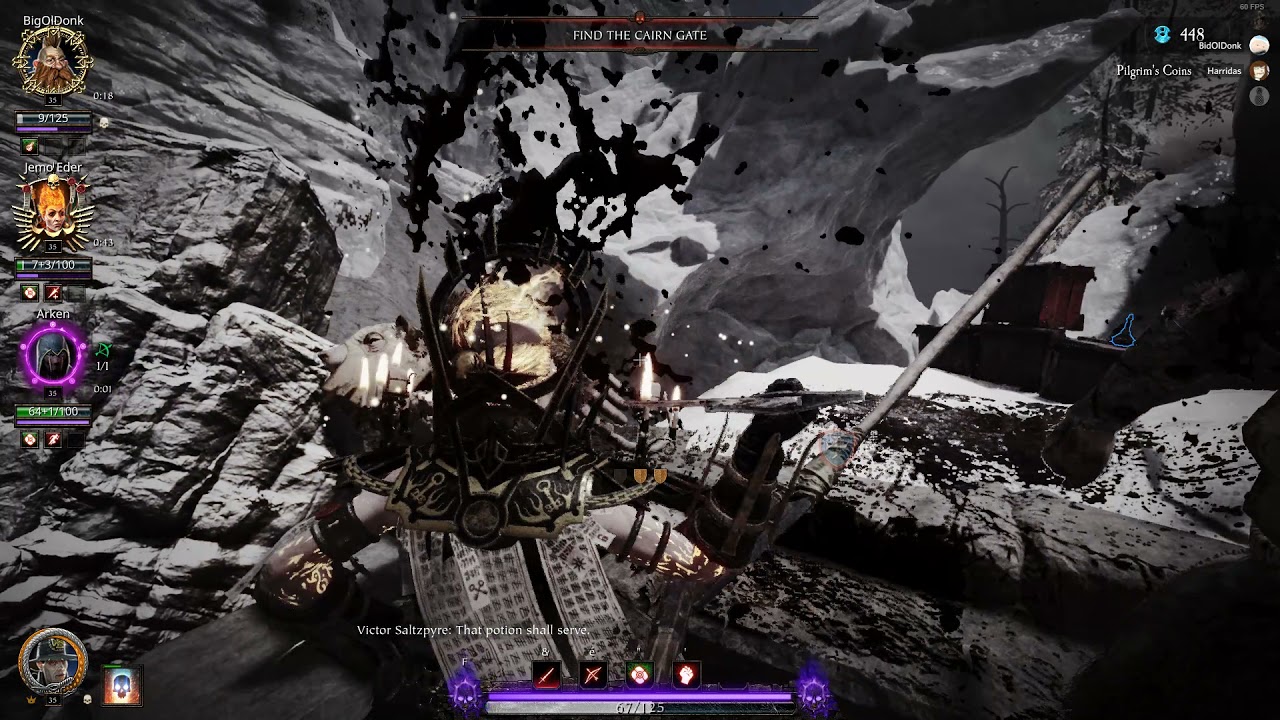This screenshot has width=1280, height=720.
Task: Activate the glowing skull item slot
Action: click(122, 685)
